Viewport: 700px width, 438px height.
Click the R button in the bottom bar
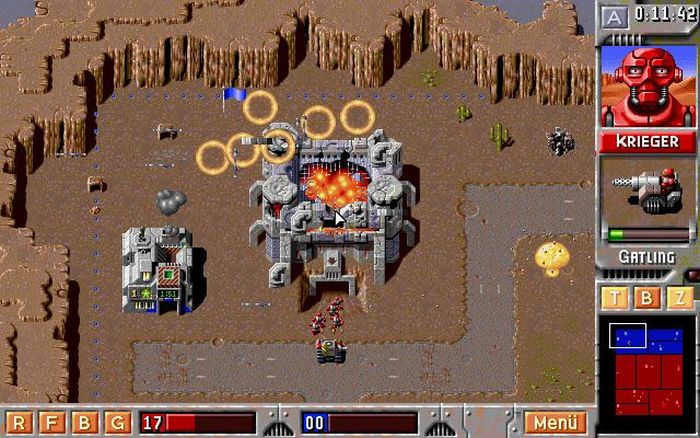click(x=19, y=423)
